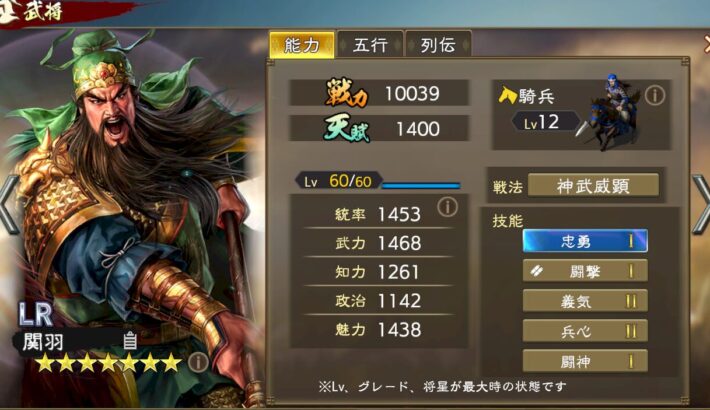The height and width of the screenshot is (410, 710).
Task: Select the 忠勇 skill
Action: point(585,241)
